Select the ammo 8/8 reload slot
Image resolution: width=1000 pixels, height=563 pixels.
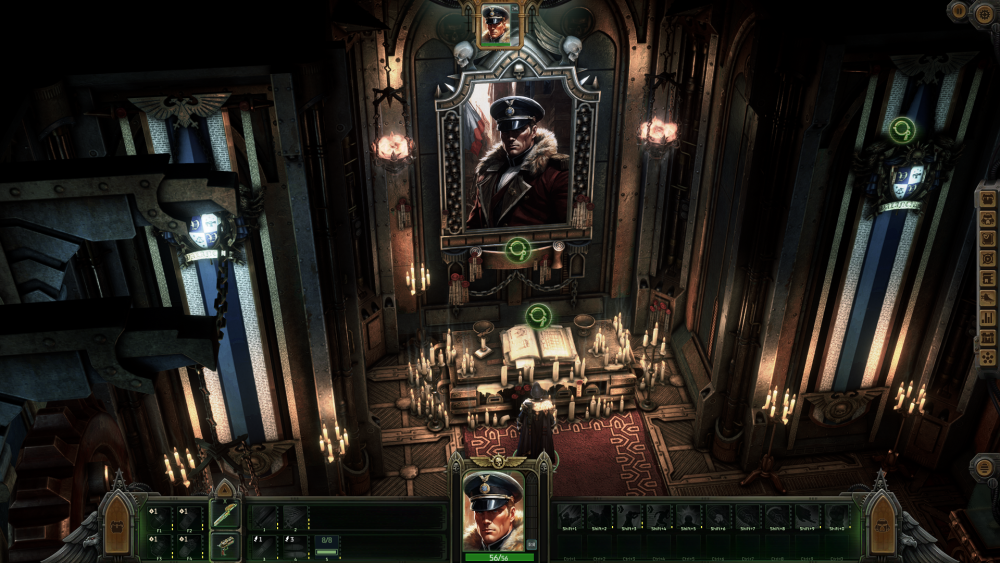click(328, 545)
